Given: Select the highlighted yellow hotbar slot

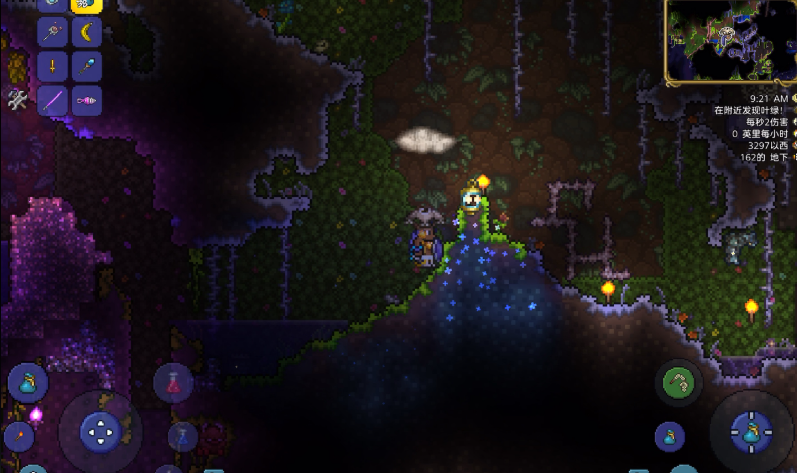Looking at the screenshot, I should pos(86,5).
